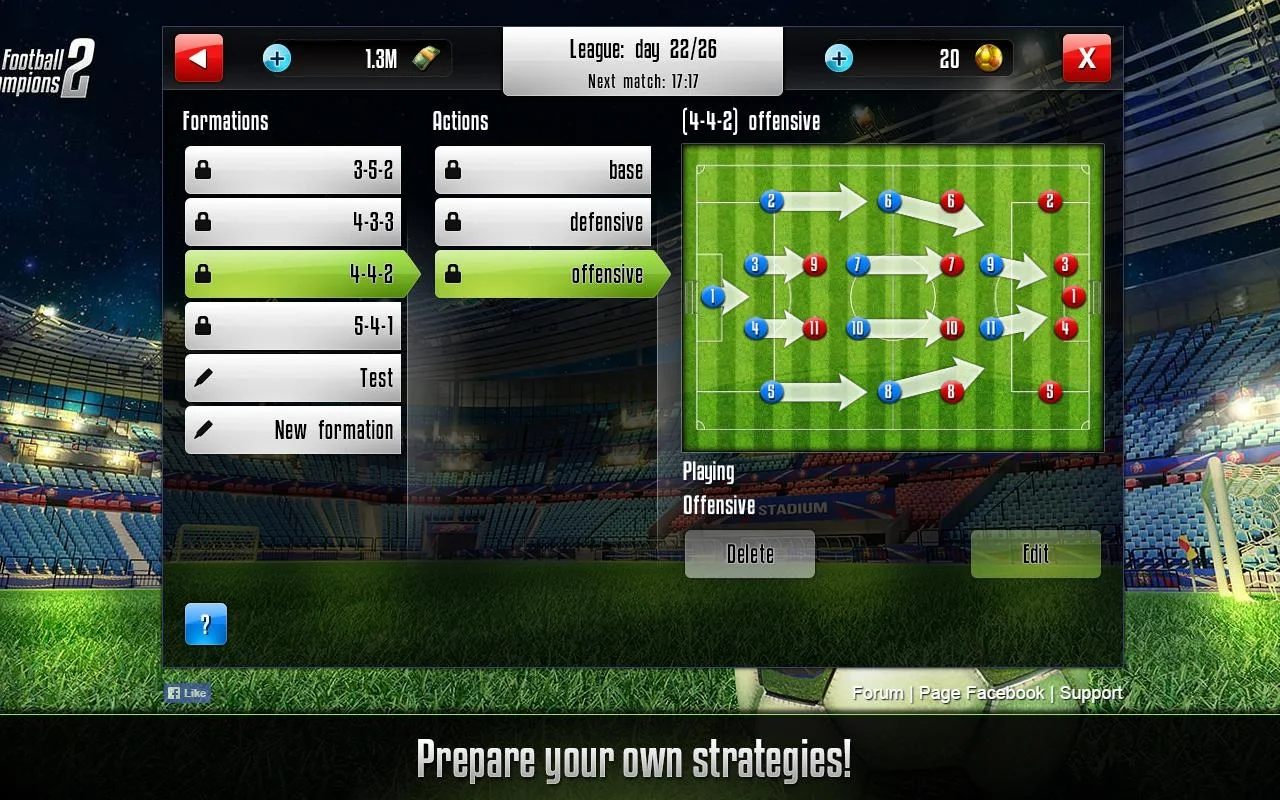Create a New formation

click(293, 430)
